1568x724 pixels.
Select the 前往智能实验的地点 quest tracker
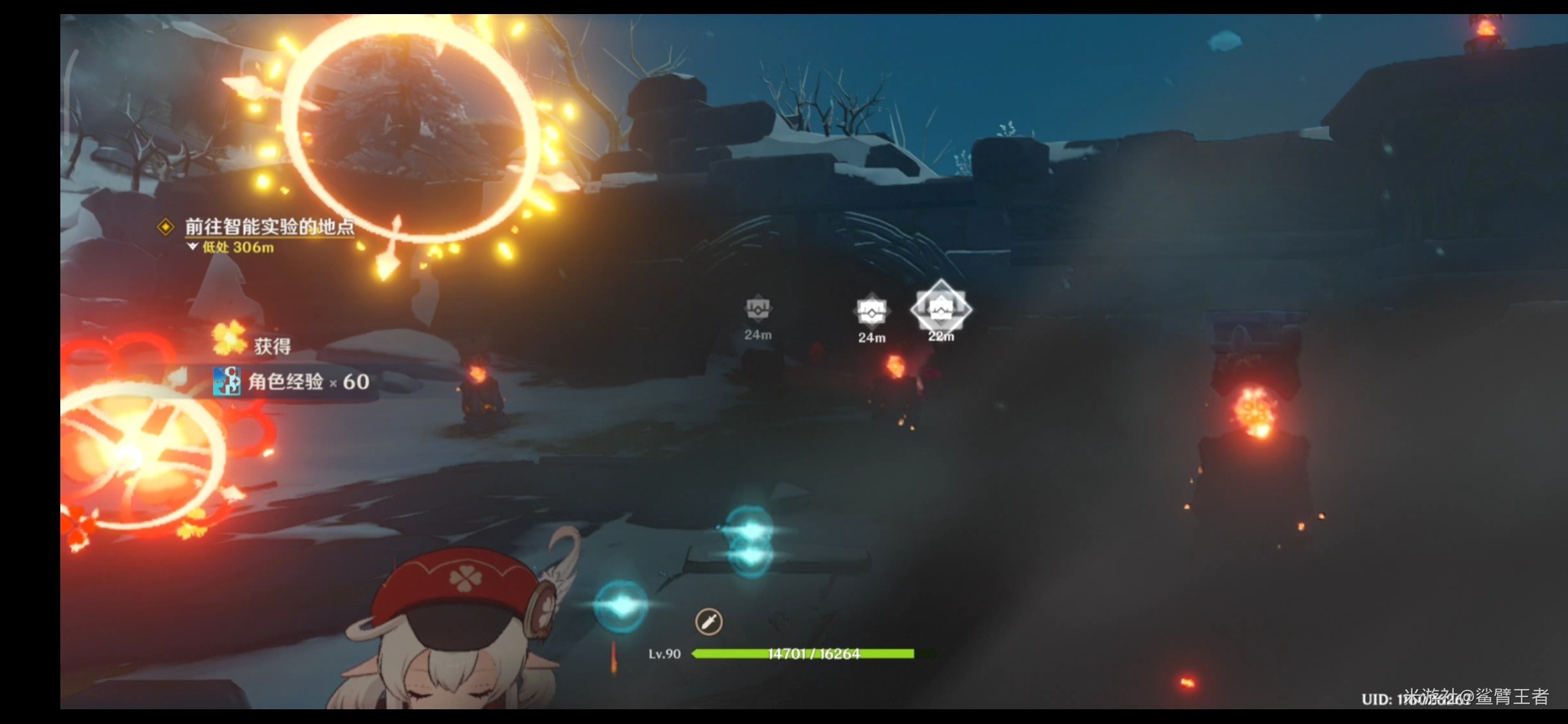[269, 227]
